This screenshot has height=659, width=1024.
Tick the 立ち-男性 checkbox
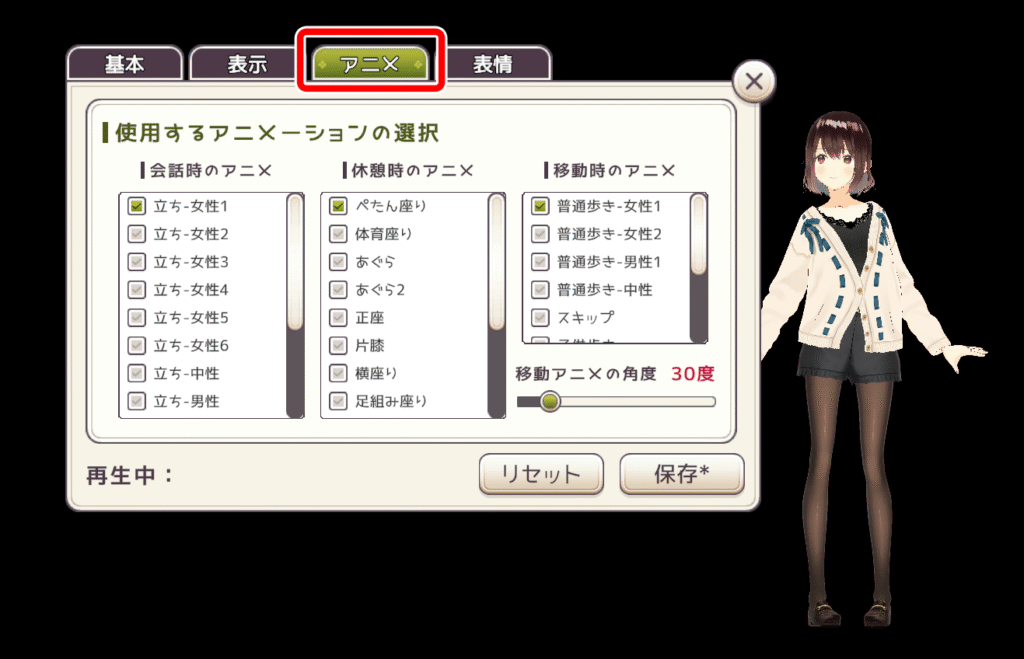pyautogui.click(x=137, y=401)
